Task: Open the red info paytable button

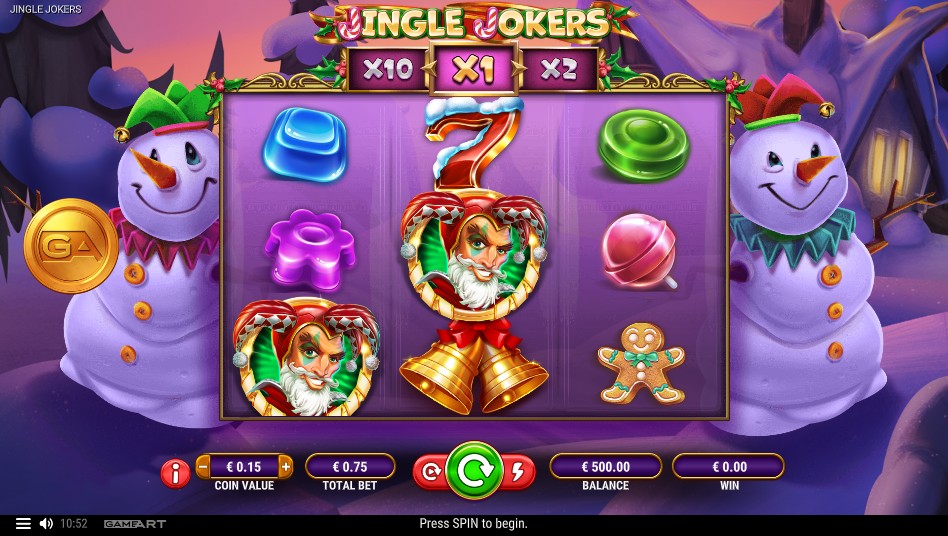Action: coord(175,473)
